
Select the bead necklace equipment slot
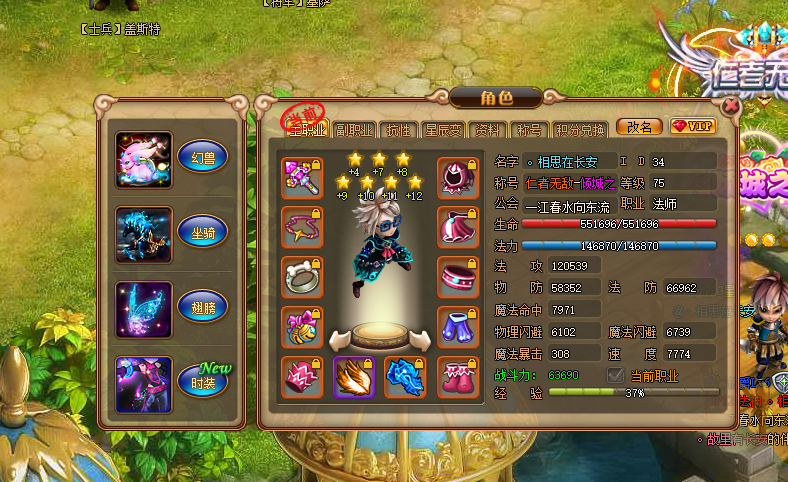click(x=301, y=227)
